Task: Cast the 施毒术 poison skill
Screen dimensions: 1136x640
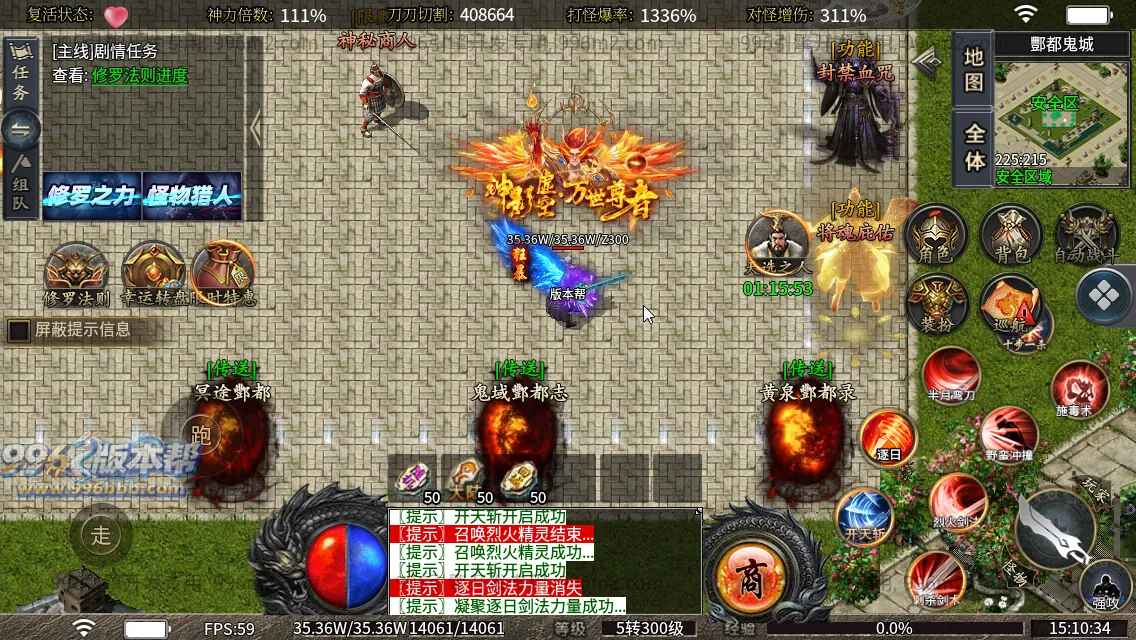Action: point(1079,390)
